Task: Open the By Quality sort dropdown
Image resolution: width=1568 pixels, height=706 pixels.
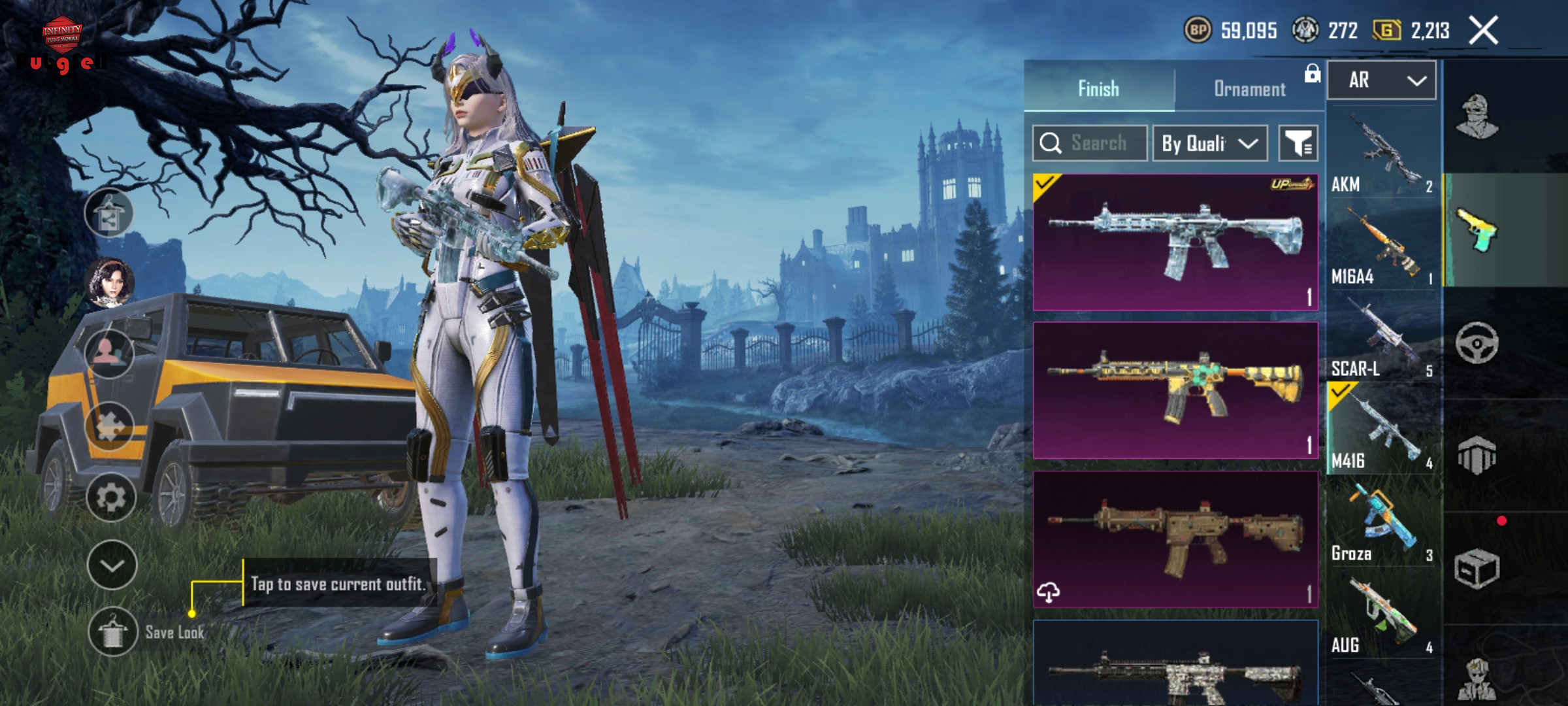Action: pyautogui.click(x=1209, y=143)
